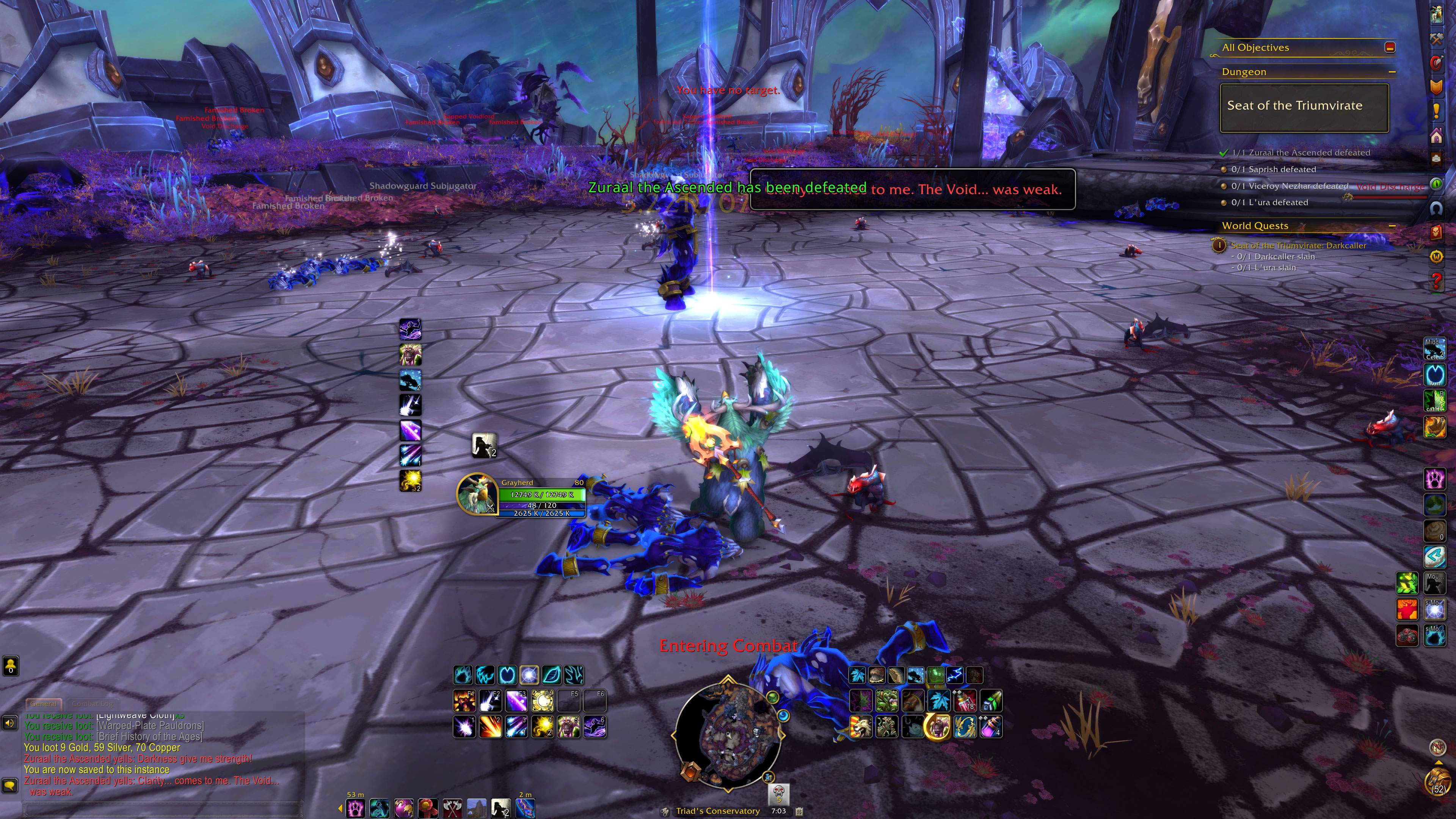
Task: Open the red skull adventure guide book
Action: 1436,232
